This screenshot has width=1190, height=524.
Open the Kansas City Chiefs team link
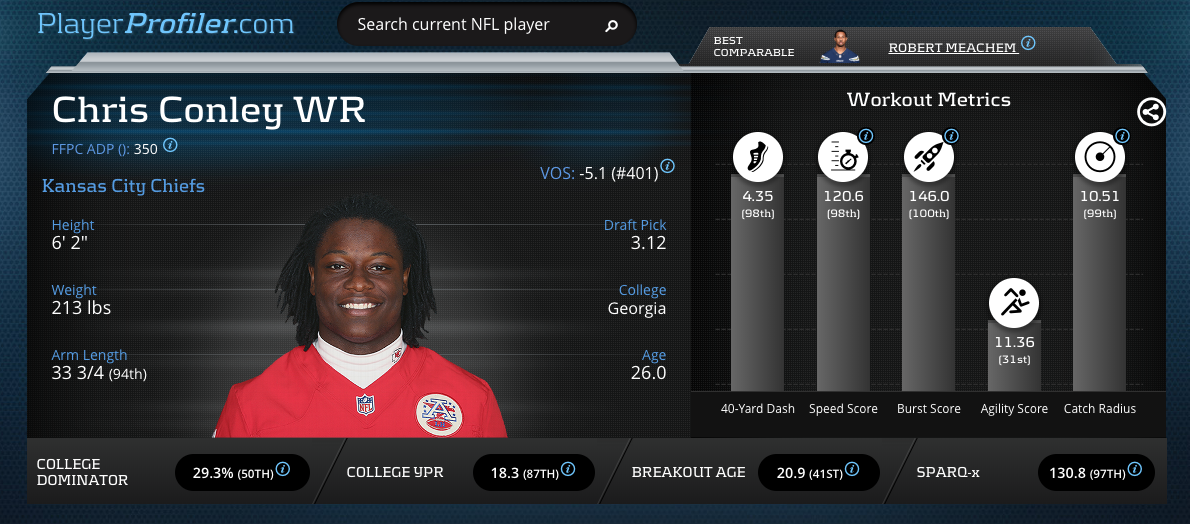pyautogui.click(x=123, y=186)
